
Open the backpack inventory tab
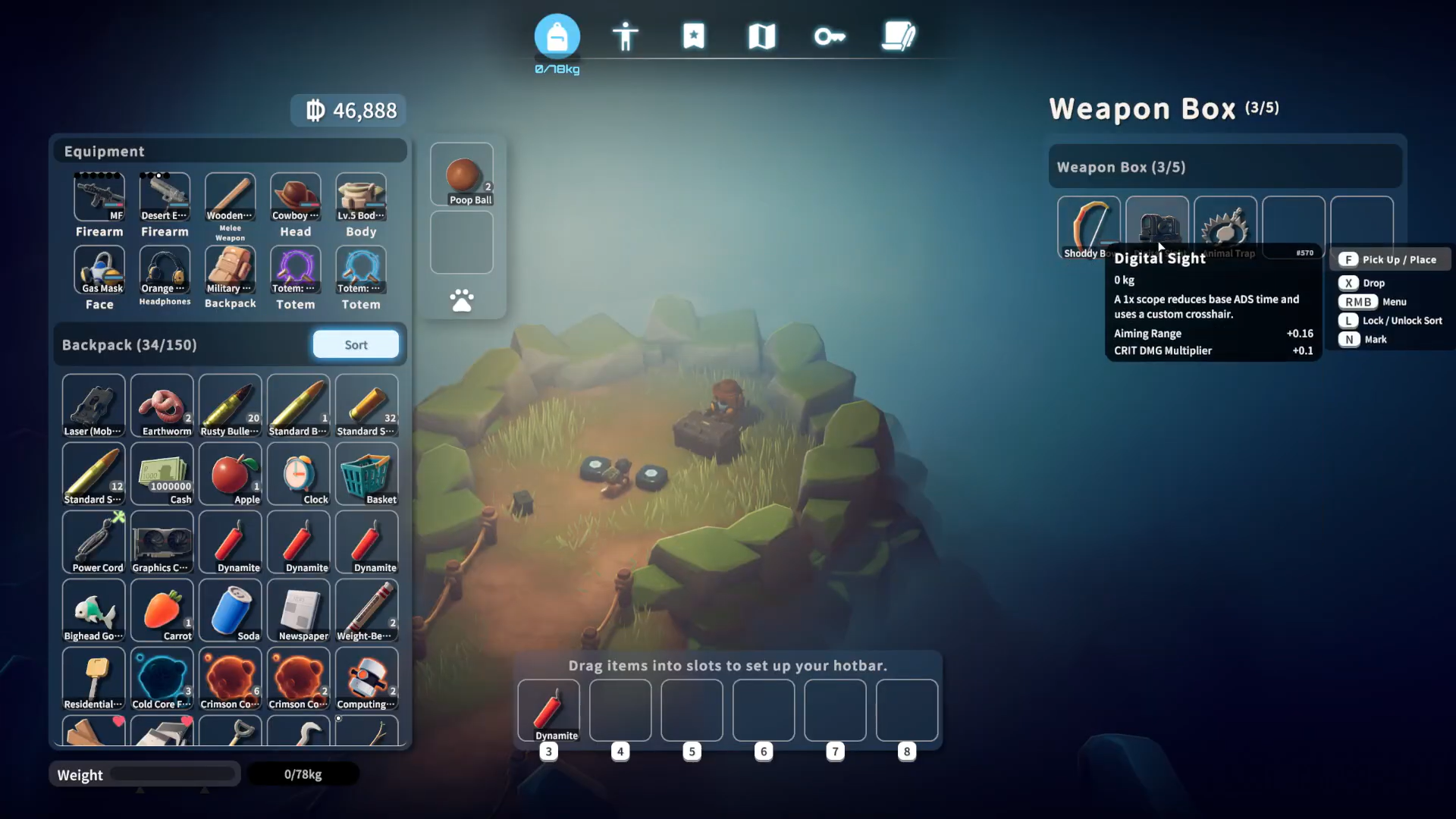click(557, 36)
